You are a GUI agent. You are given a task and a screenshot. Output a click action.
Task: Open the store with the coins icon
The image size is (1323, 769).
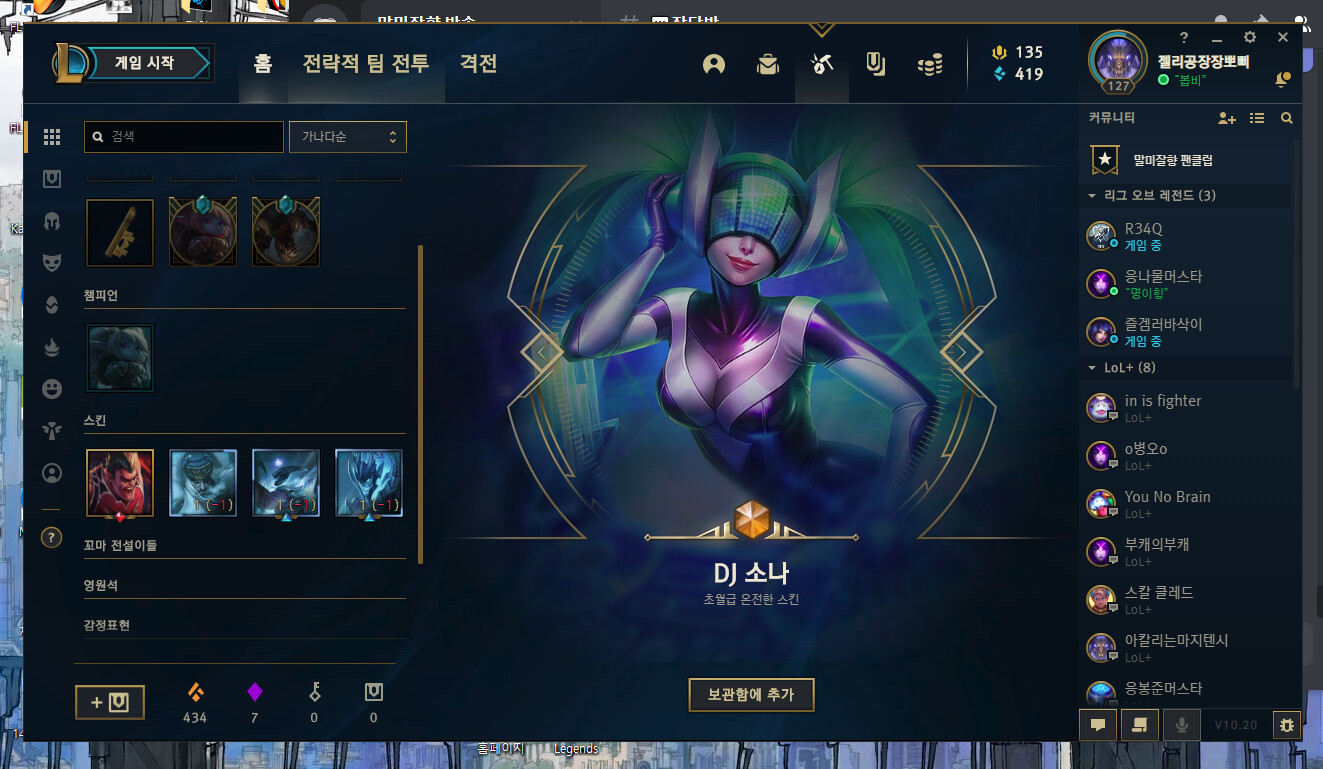[929, 62]
